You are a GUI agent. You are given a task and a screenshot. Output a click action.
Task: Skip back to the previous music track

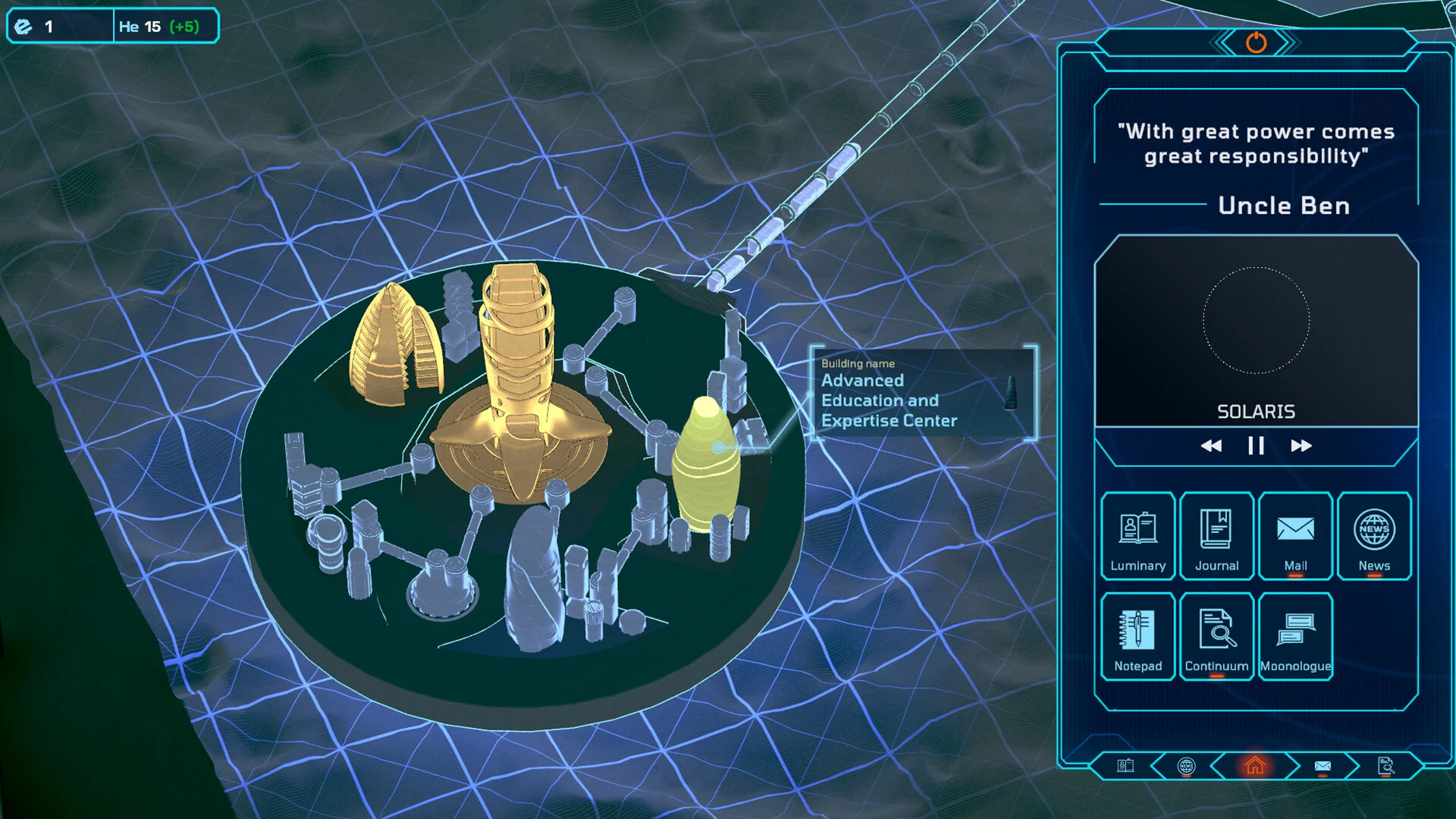point(1211,446)
